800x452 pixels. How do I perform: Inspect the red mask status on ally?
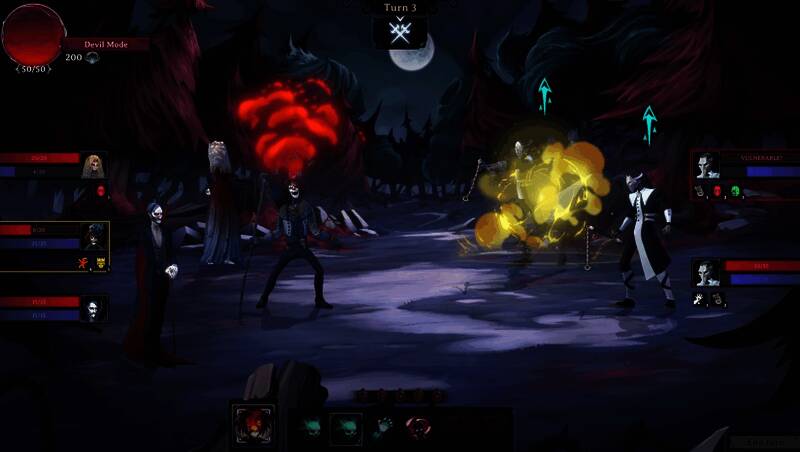[101, 190]
